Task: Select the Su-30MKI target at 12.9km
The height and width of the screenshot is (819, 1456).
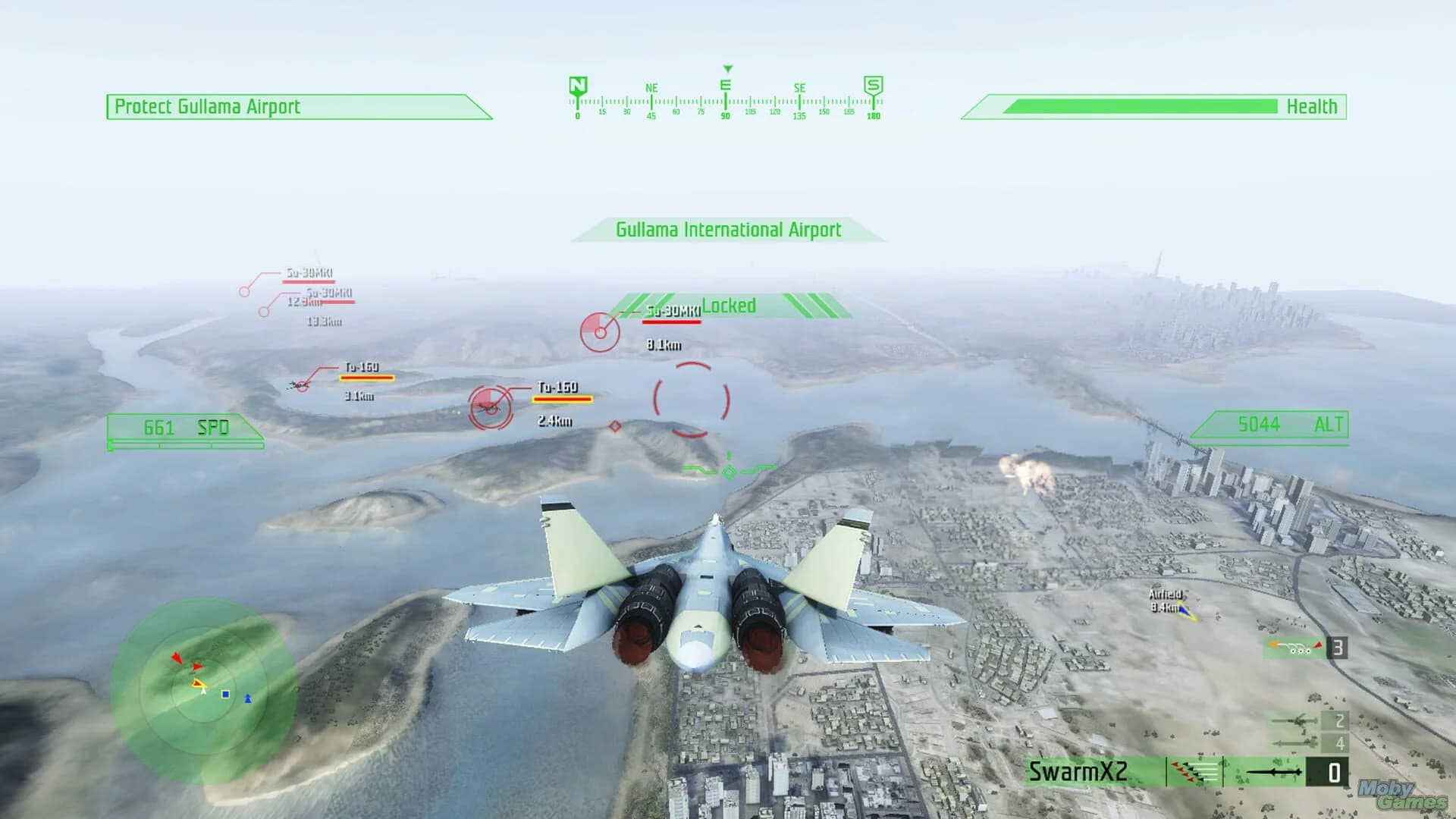Action: [x=245, y=291]
